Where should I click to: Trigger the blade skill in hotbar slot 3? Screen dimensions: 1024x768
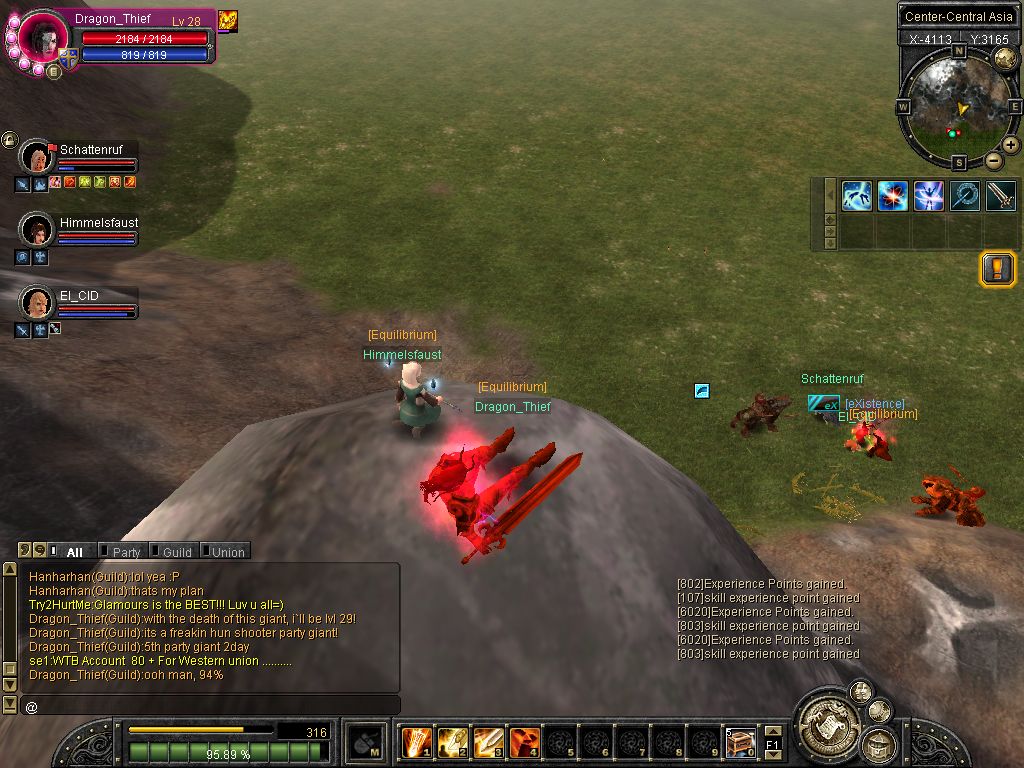(x=488, y=742)
